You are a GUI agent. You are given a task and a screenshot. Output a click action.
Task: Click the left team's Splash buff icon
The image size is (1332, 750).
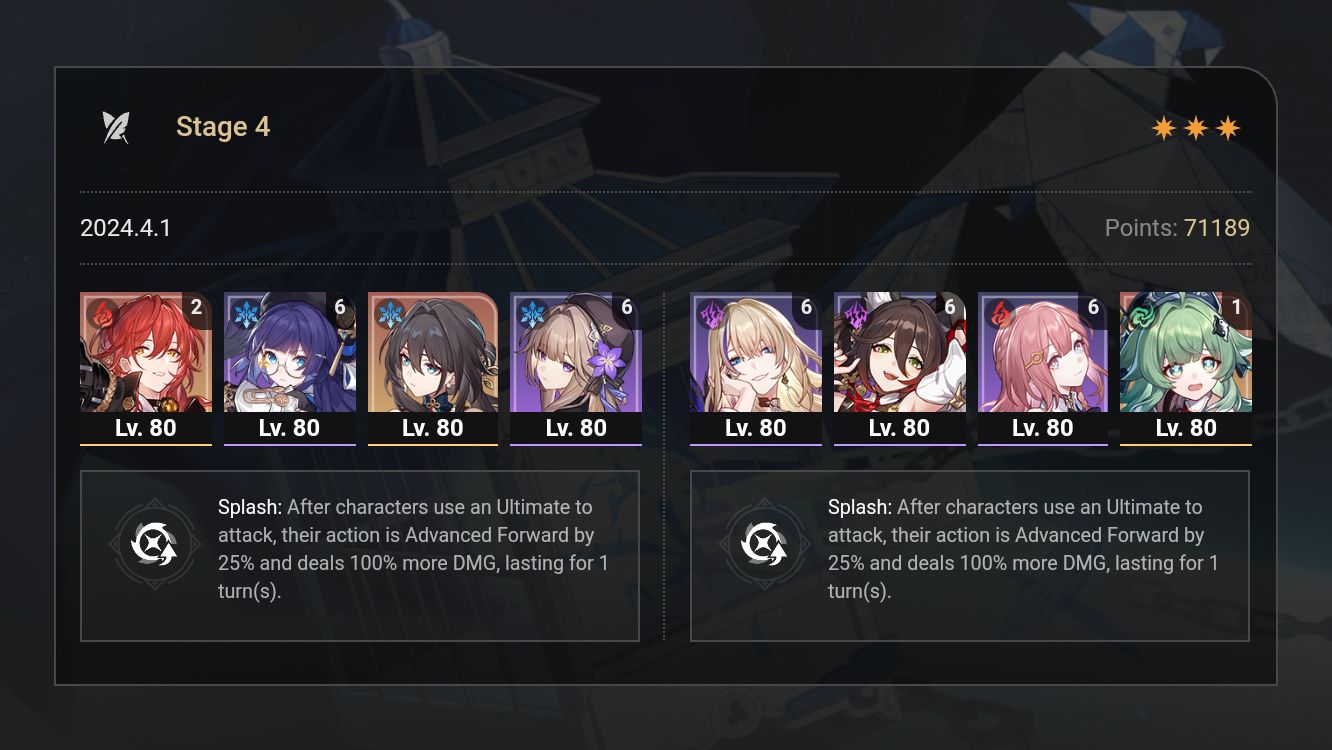[x=155, y=544]
